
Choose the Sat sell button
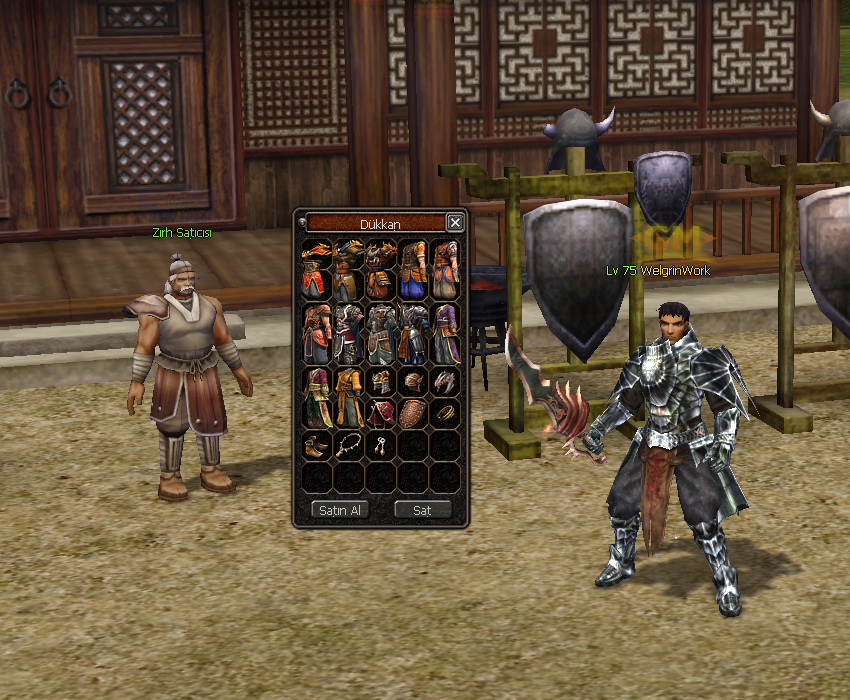(x=422, y=510)
